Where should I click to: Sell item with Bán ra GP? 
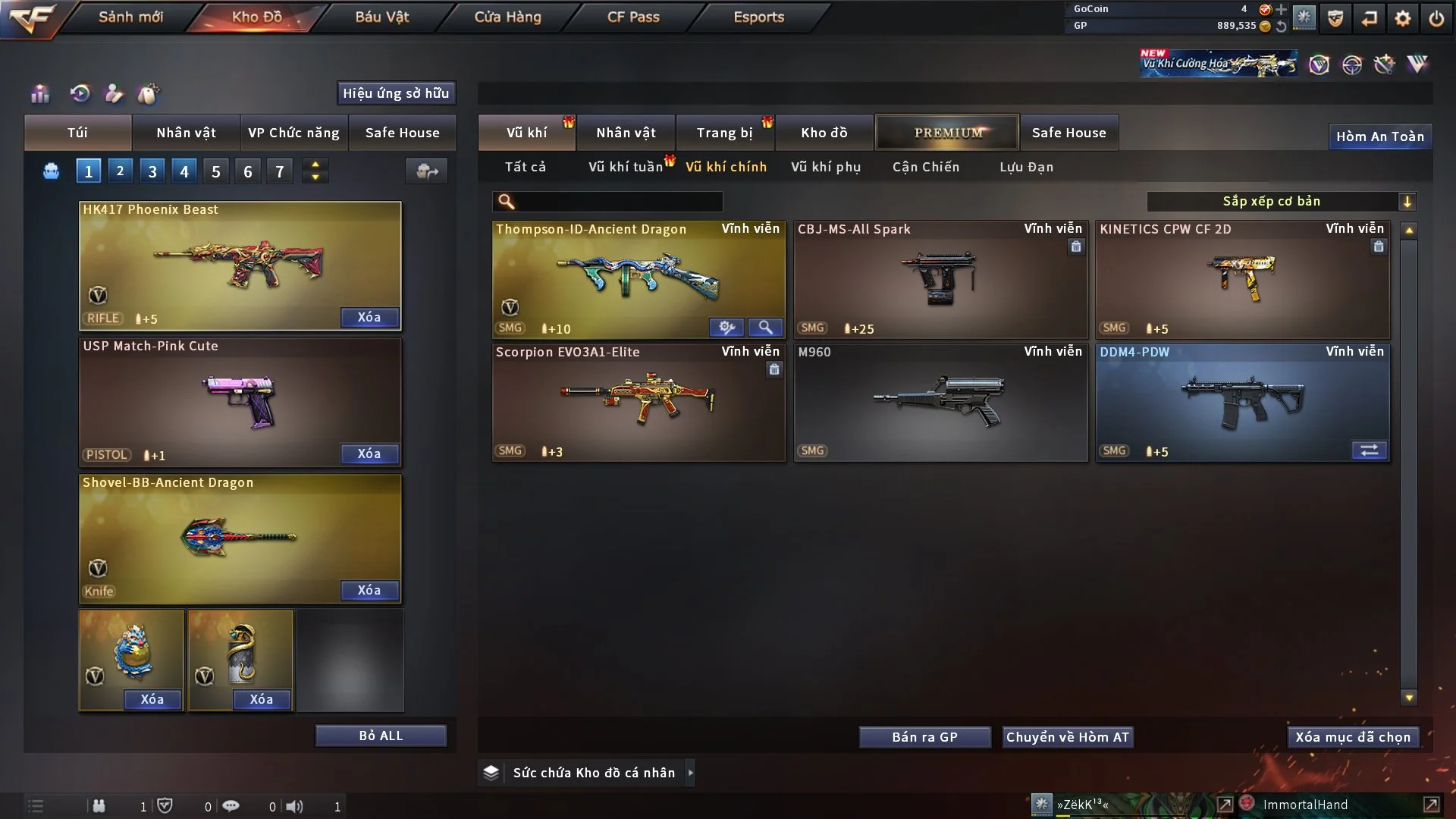pos(924,737)
